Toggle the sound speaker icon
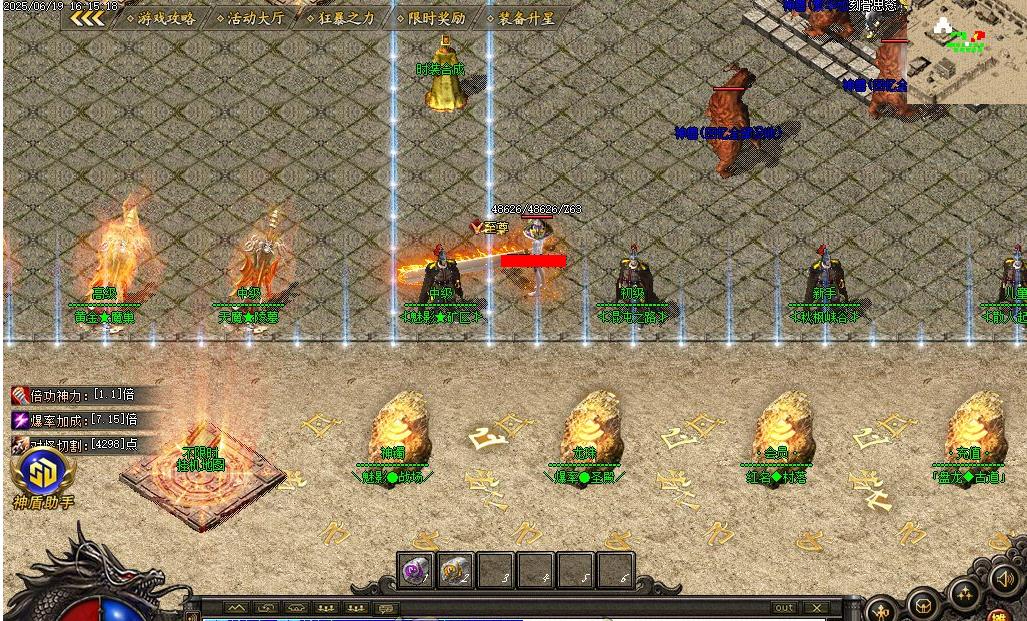The image size is (1027, 621). (1003, 579)
